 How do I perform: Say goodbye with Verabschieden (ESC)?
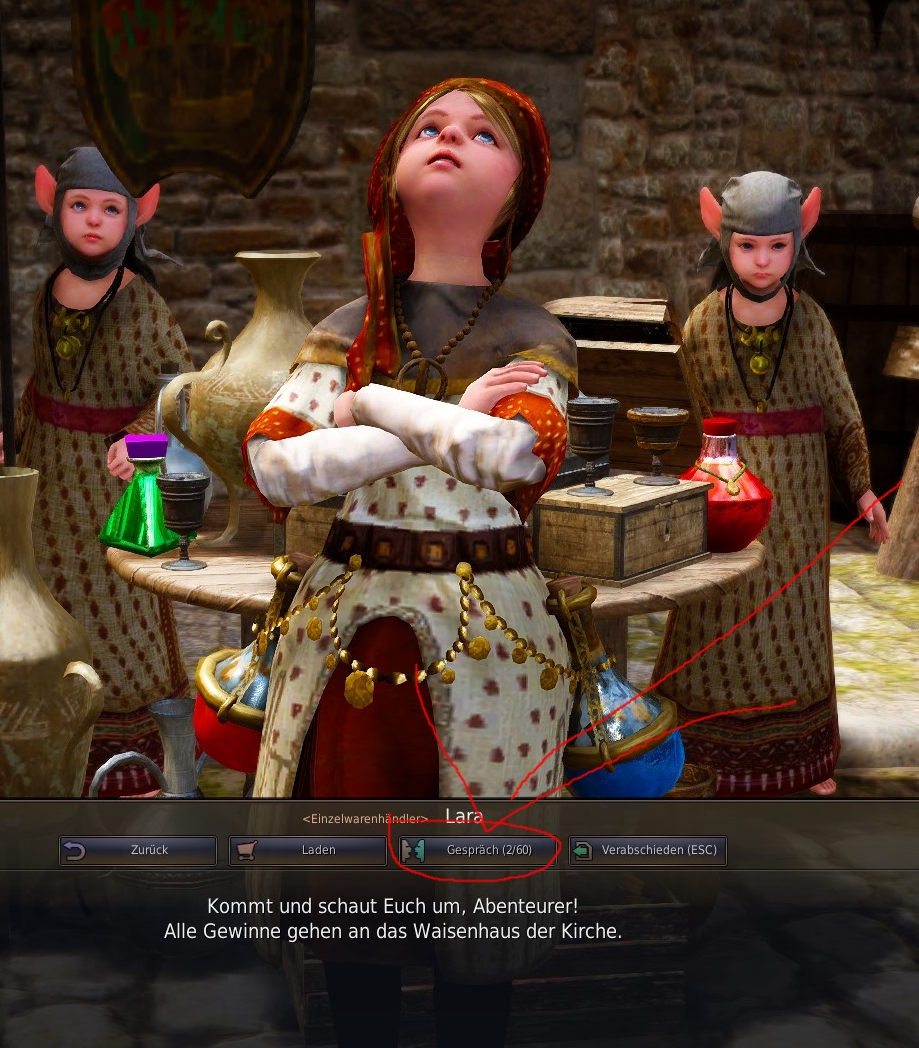coord(648,850)
